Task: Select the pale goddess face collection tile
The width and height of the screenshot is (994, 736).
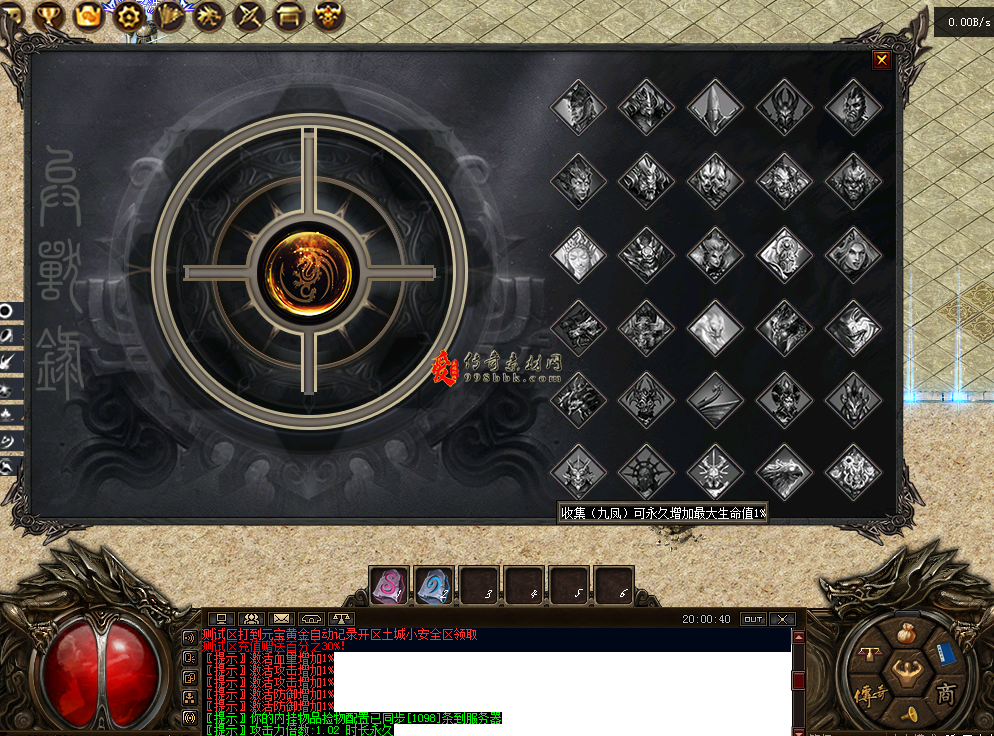Action: tap(578, 254)
